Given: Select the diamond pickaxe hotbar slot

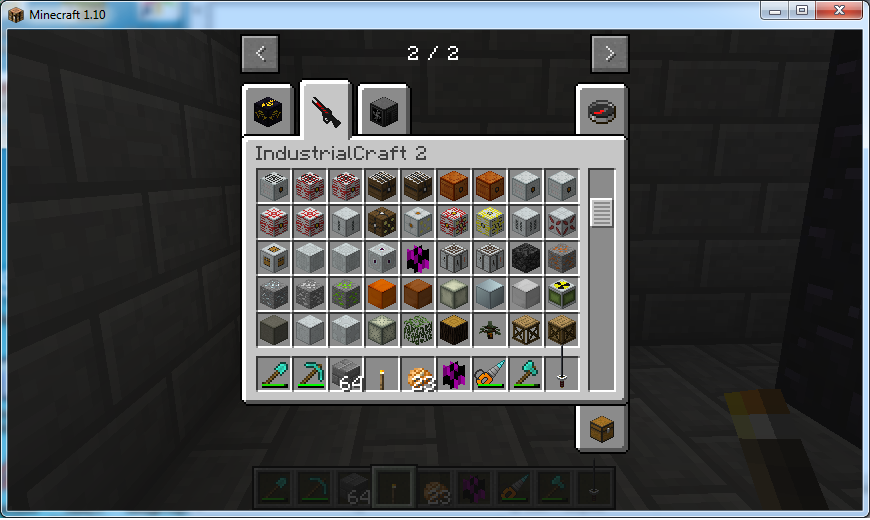Looking at the screenshot, I should tap(309, 376).
